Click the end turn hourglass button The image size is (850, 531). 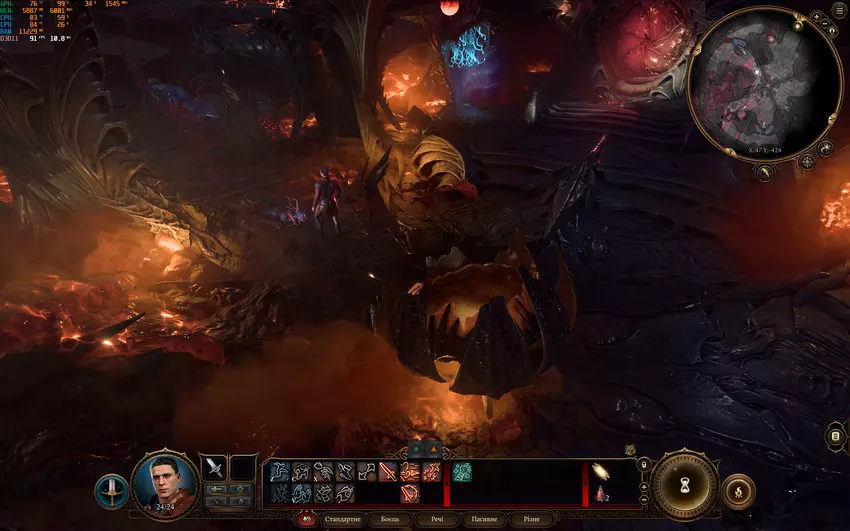click(685, 486)
